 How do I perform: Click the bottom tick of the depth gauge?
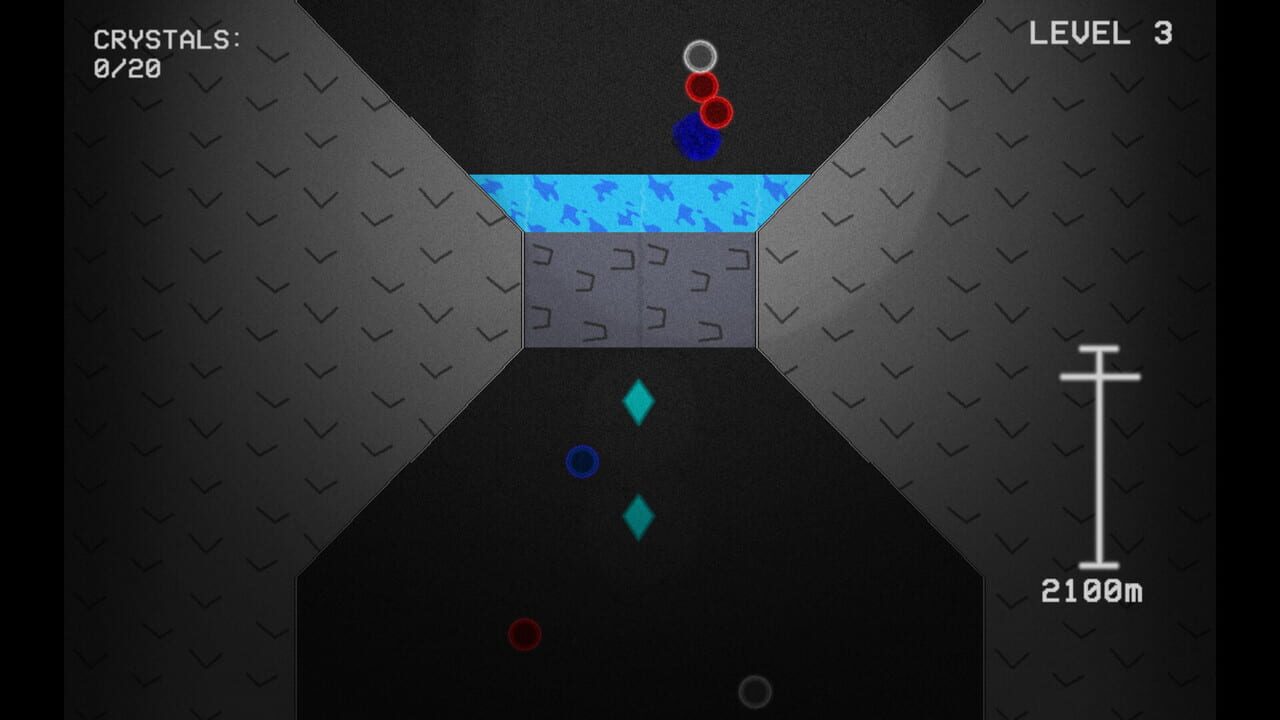(x=1100, y=564)
